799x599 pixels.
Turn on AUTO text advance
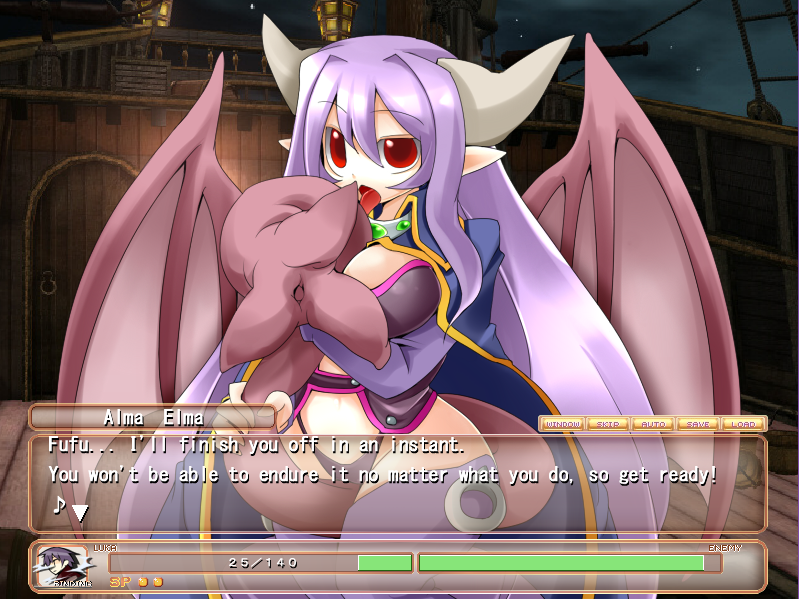tap(653, 424)
